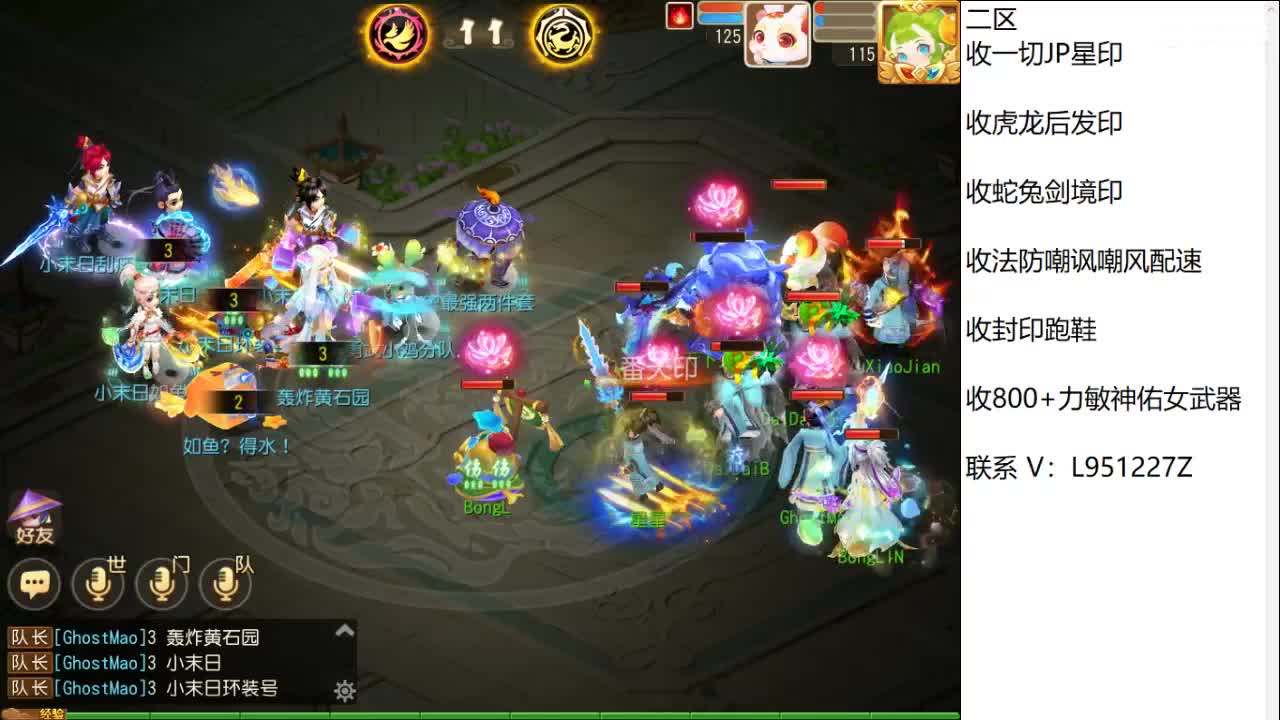Toggle the 门 sect voice chat microphone
The height and width of the screenshot is (720, 1280).
pos(162,583)
